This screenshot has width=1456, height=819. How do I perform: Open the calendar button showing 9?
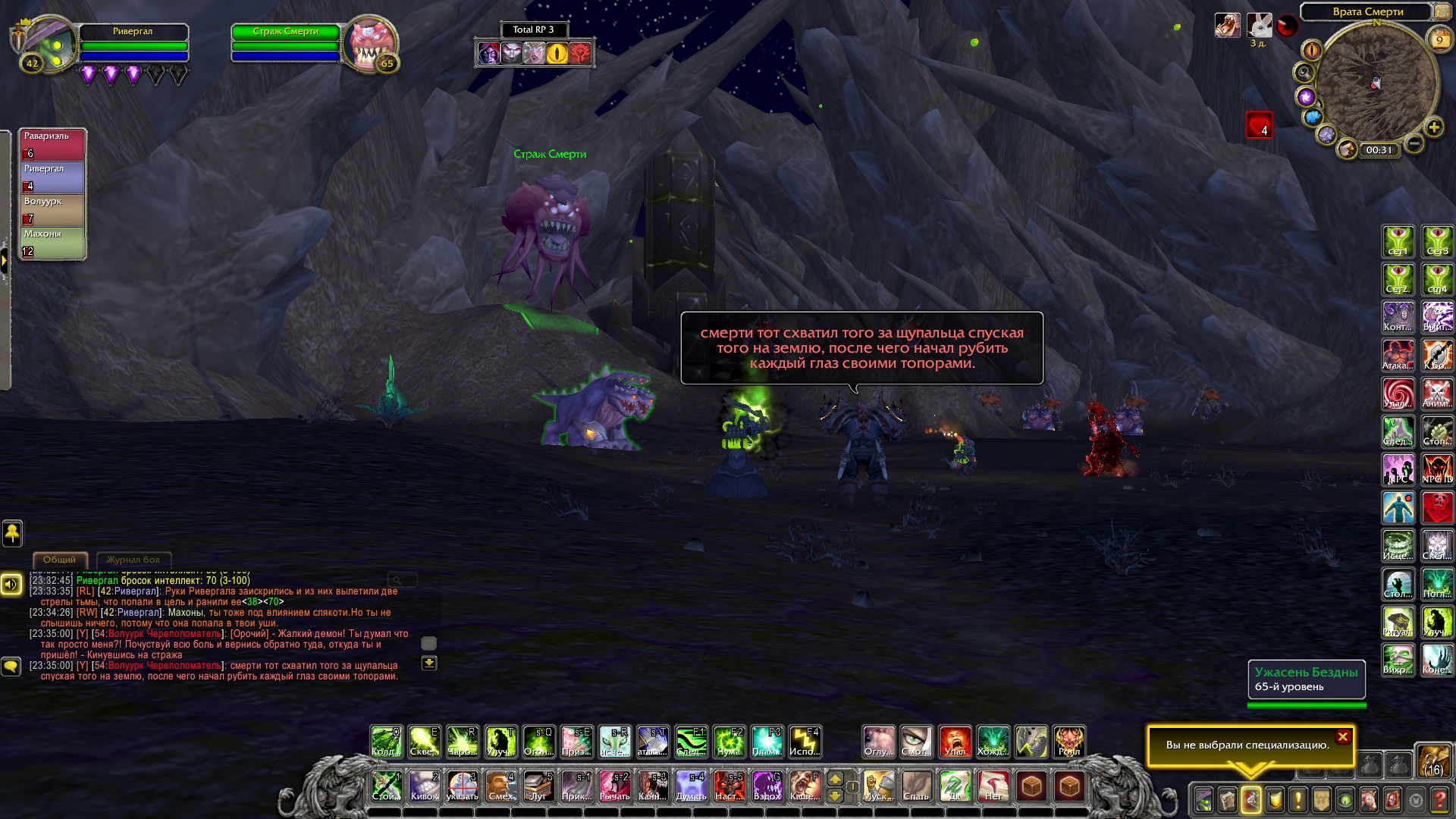point(1439,39)
